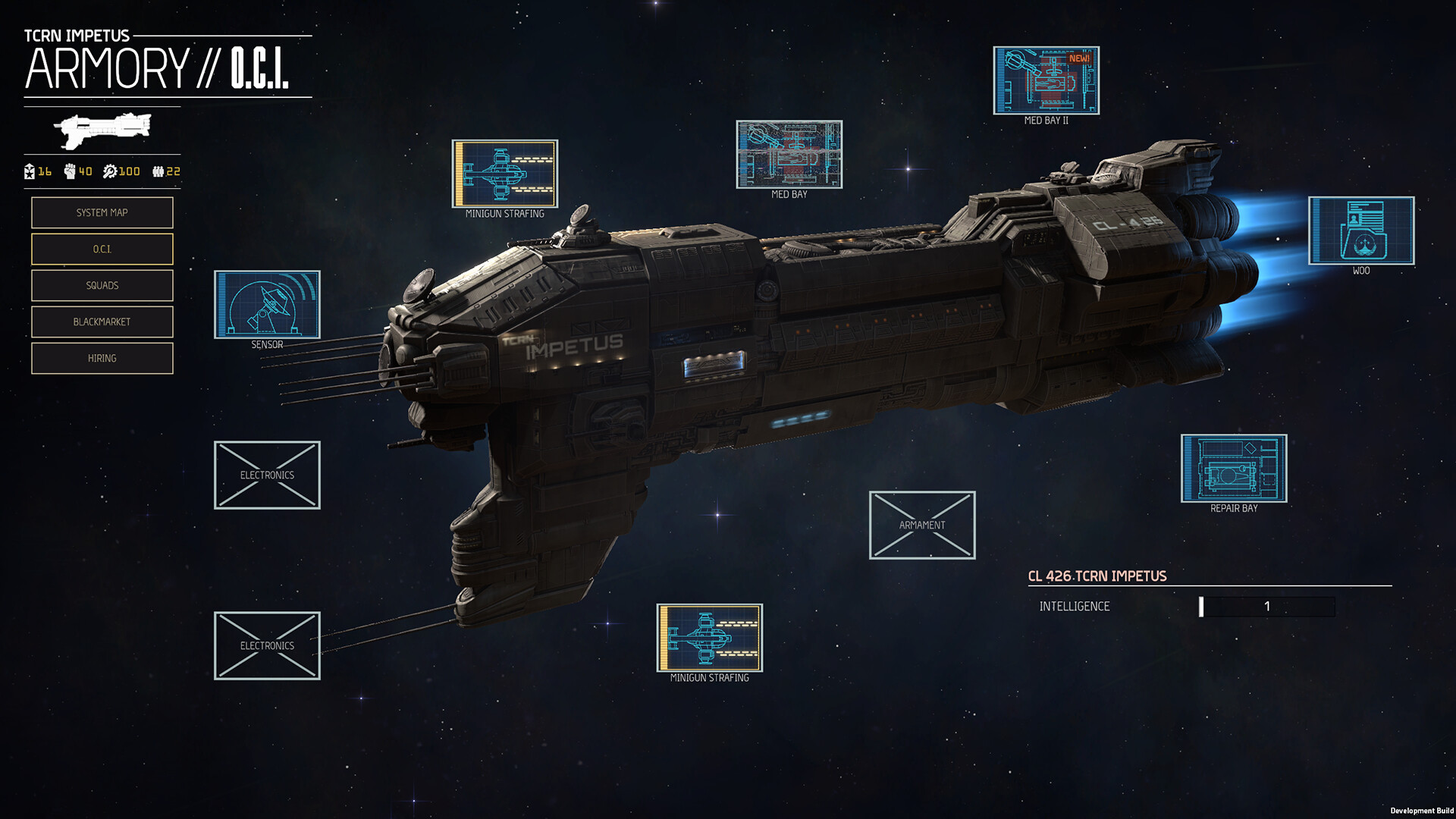
Task: Click the empty ARMAMENT slot
Action: (922, 525)
